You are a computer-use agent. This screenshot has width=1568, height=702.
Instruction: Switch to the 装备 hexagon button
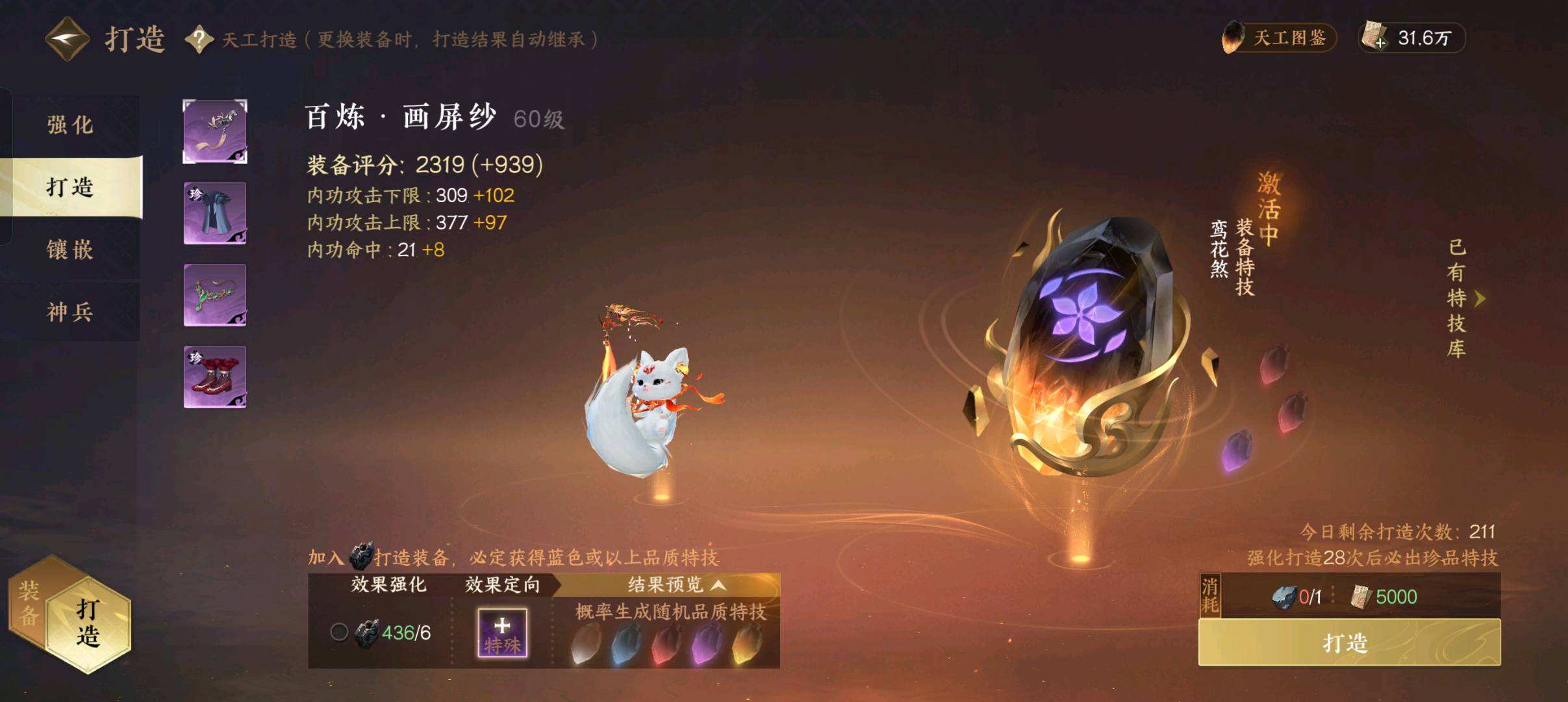[x=29, y=603]
